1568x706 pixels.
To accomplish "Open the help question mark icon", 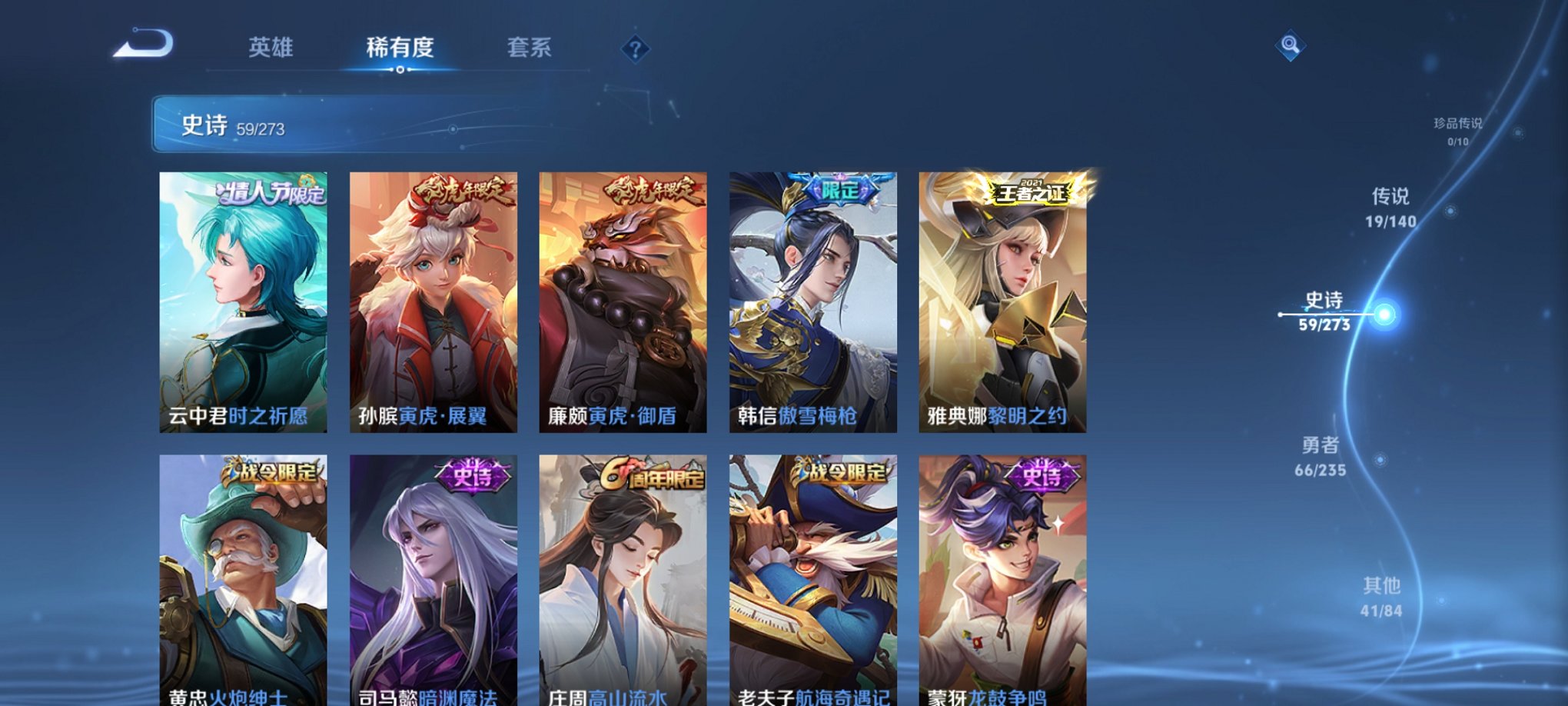I will pyautogui.click(x=635, y=49).
